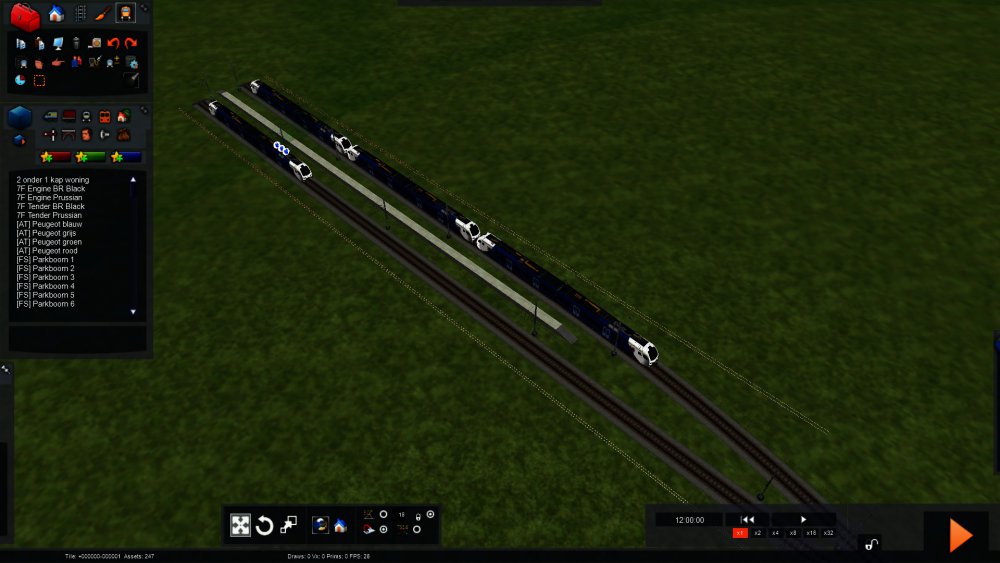
Task: Click the undo arrow
Action: (113, 43)
